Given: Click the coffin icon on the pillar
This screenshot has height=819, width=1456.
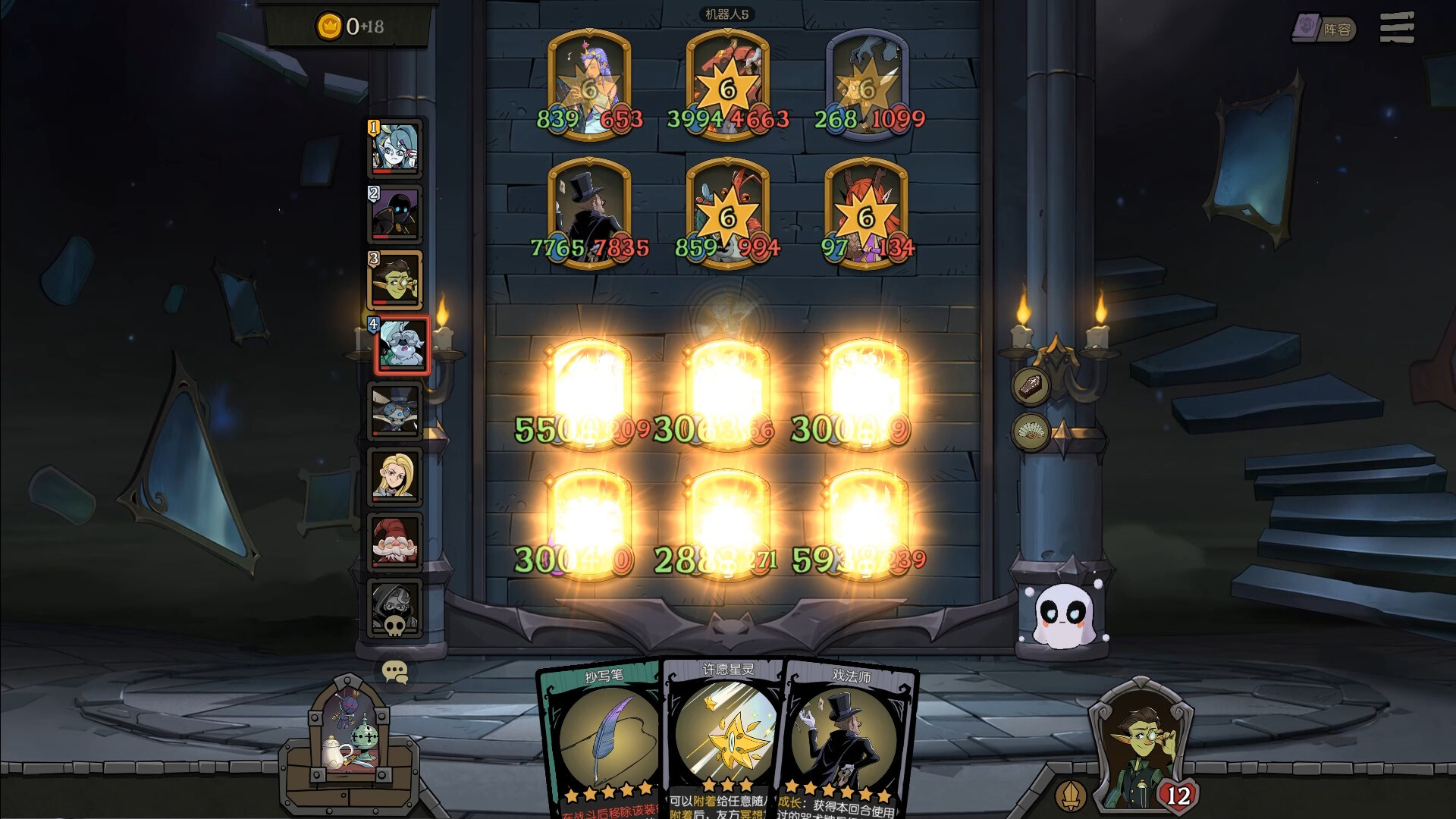Looking at the screenshot, I should tap(1031, 385).
